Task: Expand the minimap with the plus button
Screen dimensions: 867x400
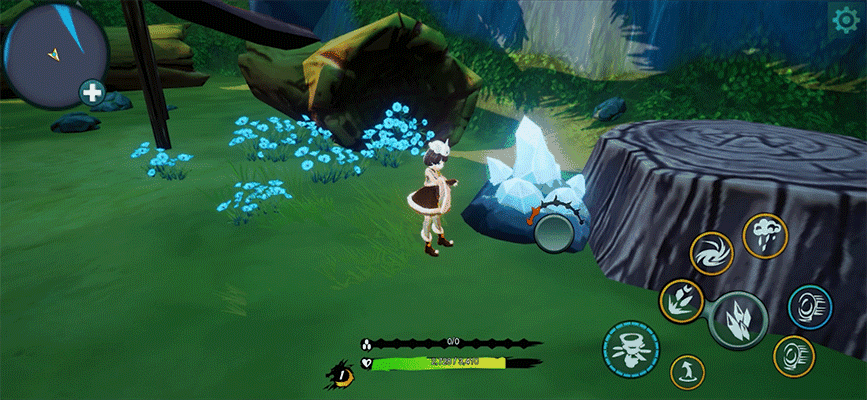Action: pos(92,94)
